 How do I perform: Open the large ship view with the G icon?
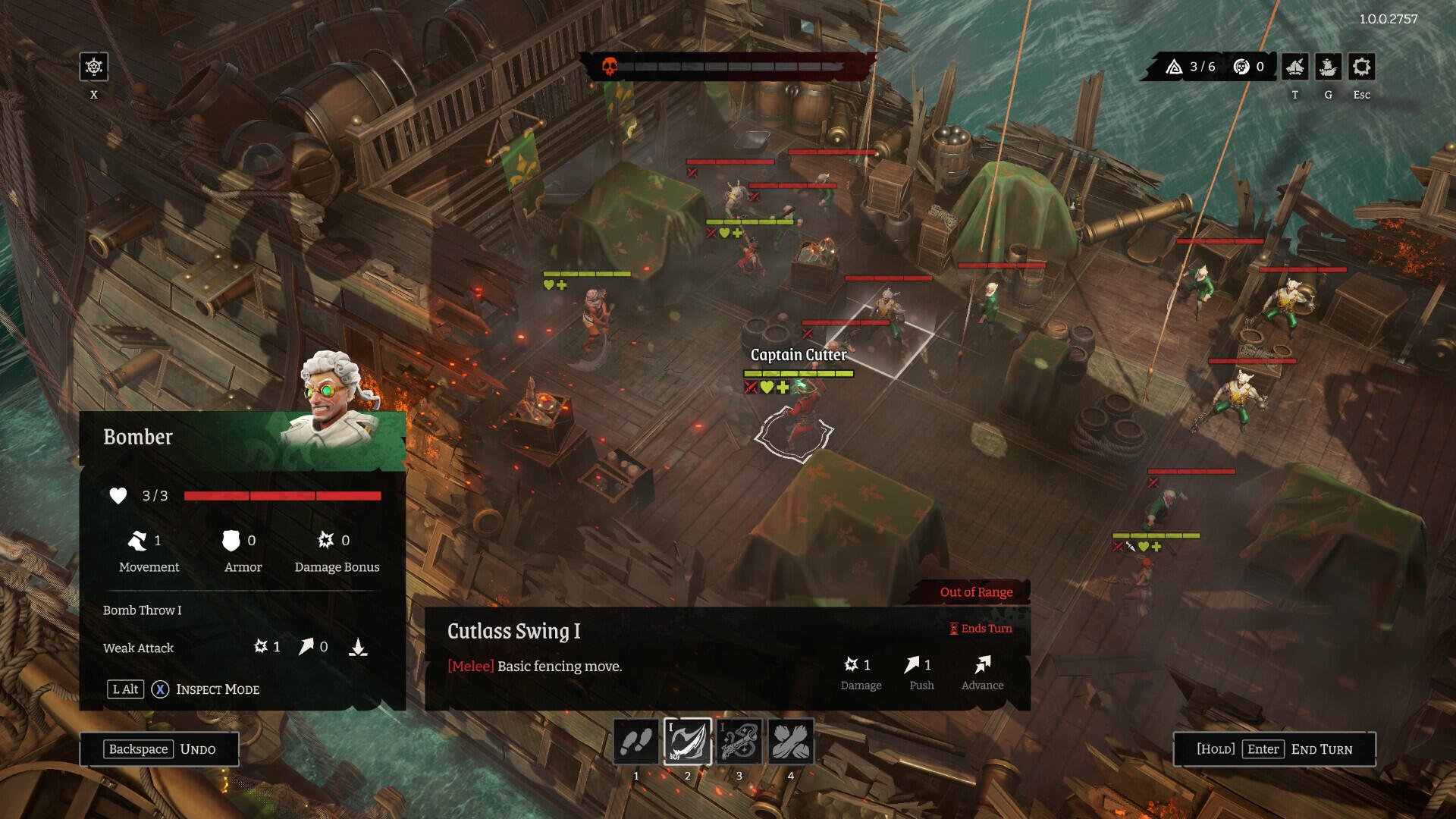1328,67
